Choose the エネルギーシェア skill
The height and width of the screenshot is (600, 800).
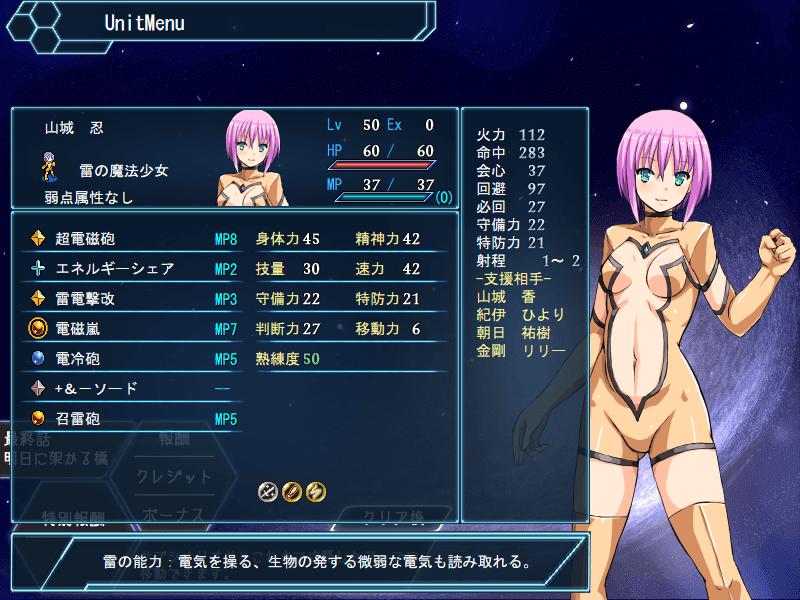[130, 269]
